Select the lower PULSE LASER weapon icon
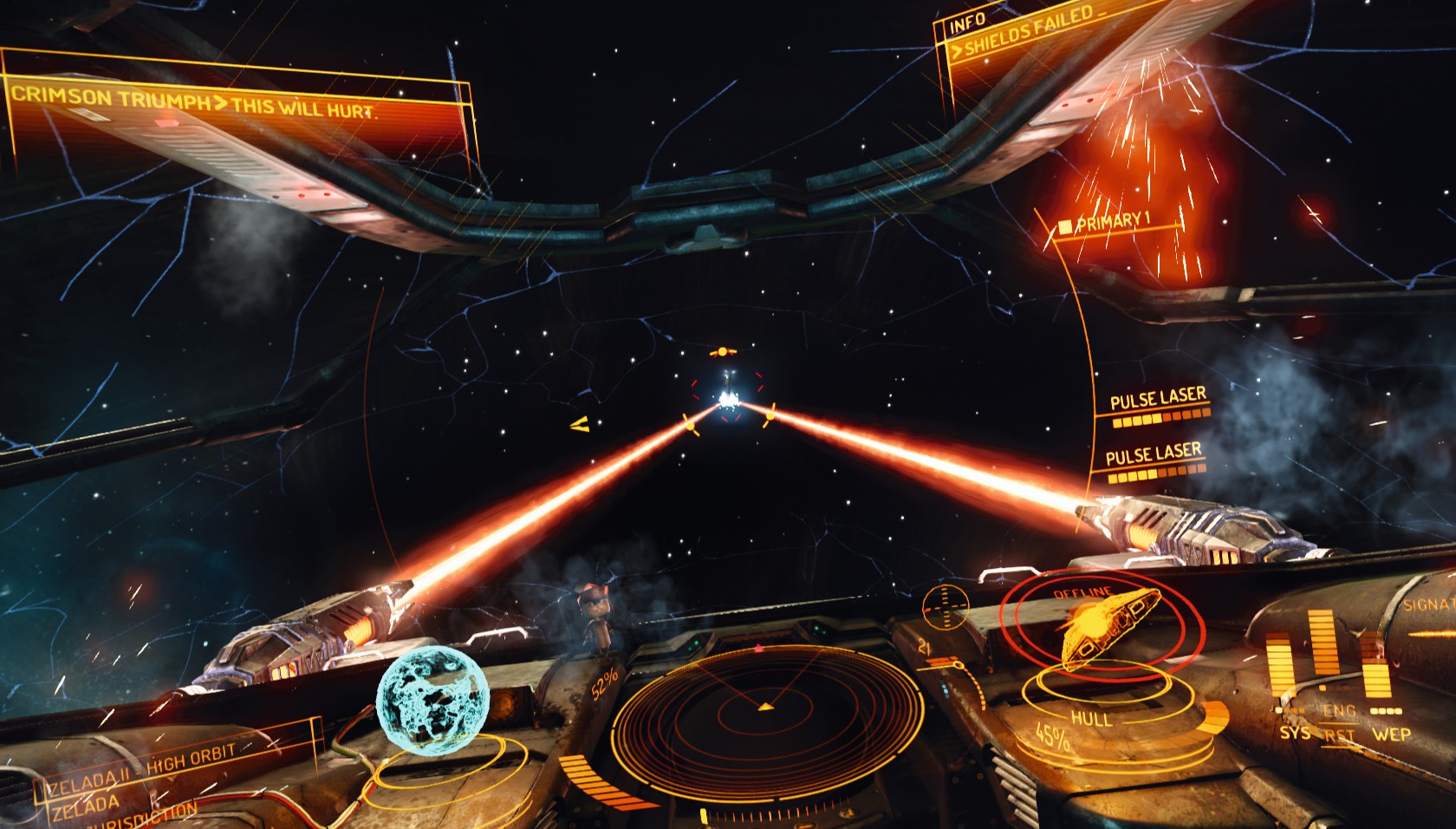The width and height of the screenshot is (1456, 829). pos(1155,460)
